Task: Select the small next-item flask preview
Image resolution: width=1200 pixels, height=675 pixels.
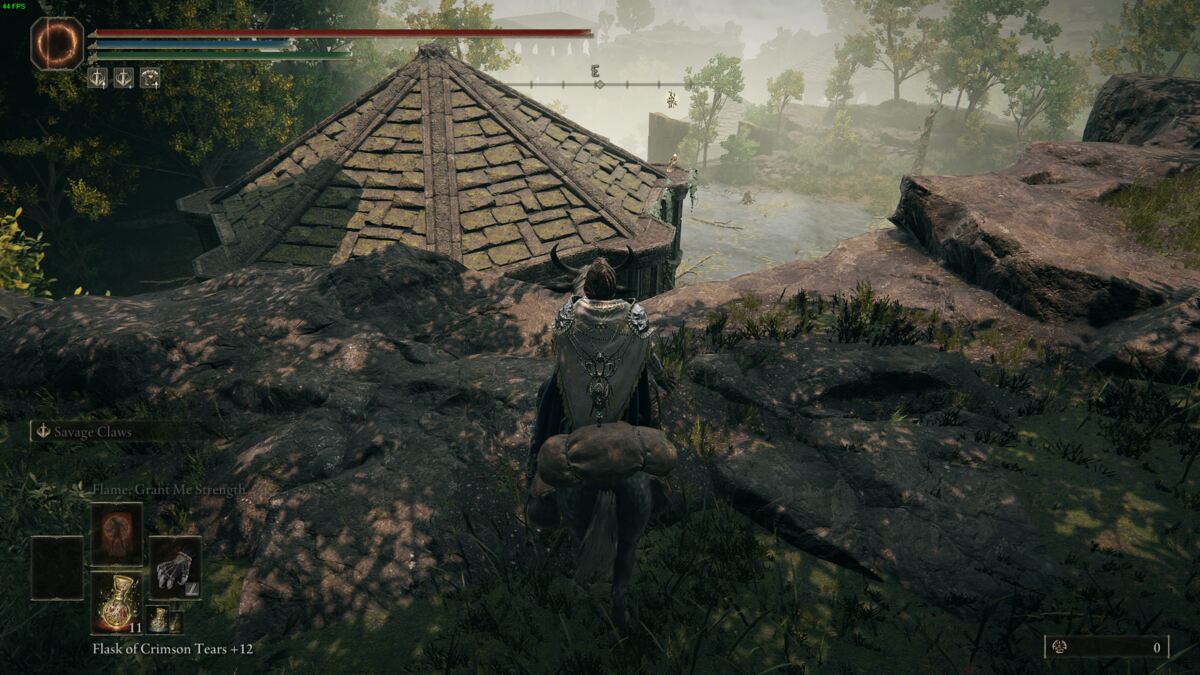Action: pos(158,620)
